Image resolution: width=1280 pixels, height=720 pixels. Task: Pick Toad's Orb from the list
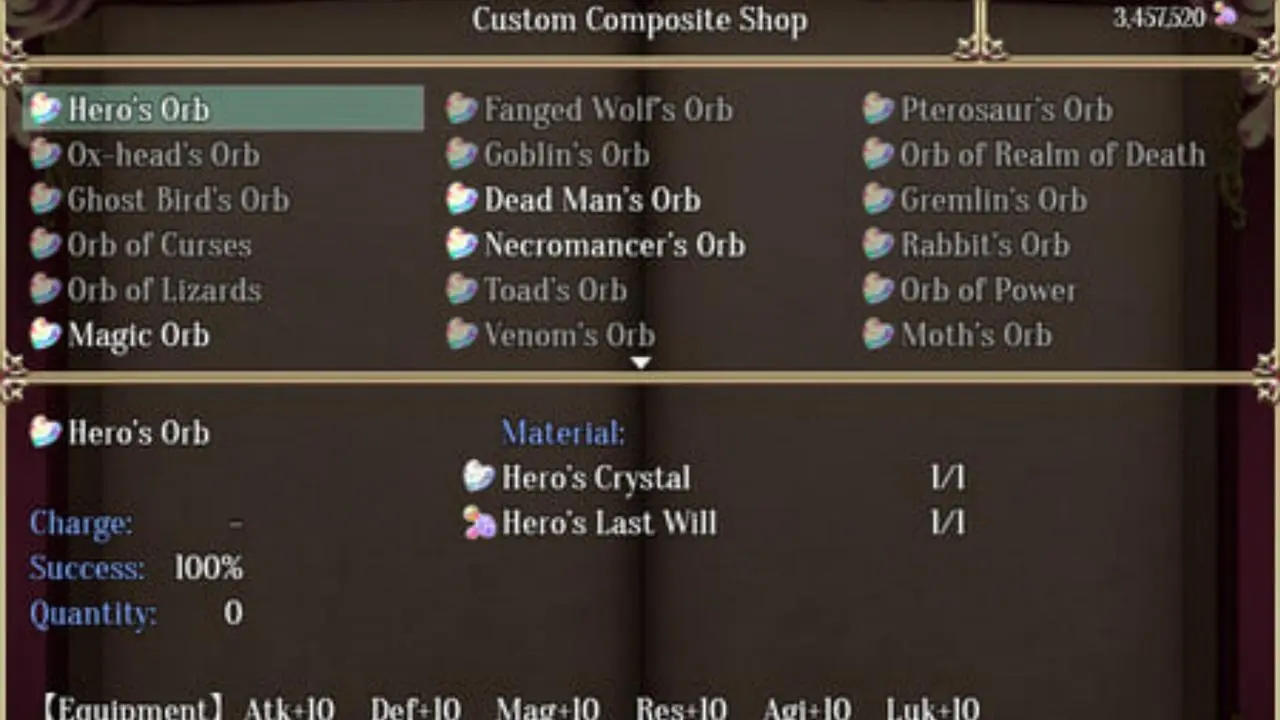pyautogui.click(x=555, y=290)
